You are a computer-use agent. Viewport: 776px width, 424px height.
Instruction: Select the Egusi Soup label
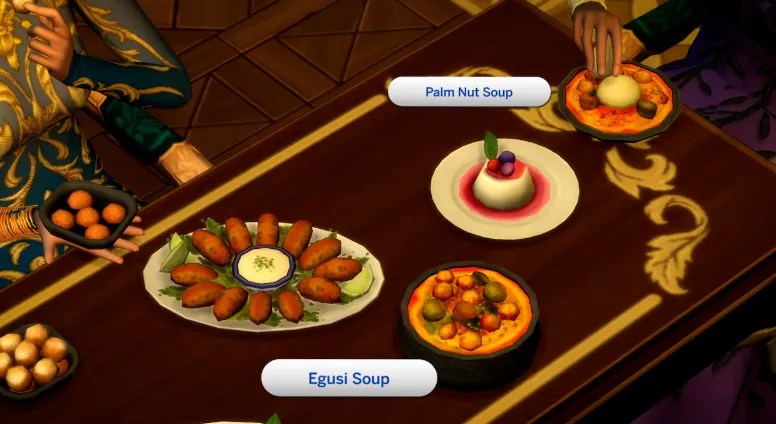tap(349, 379)
